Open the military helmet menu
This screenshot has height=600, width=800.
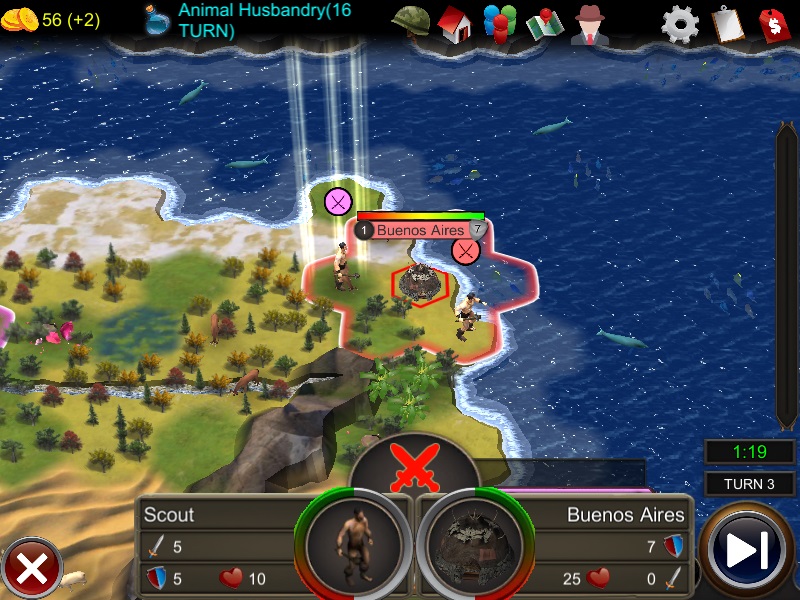coord(410,22)
